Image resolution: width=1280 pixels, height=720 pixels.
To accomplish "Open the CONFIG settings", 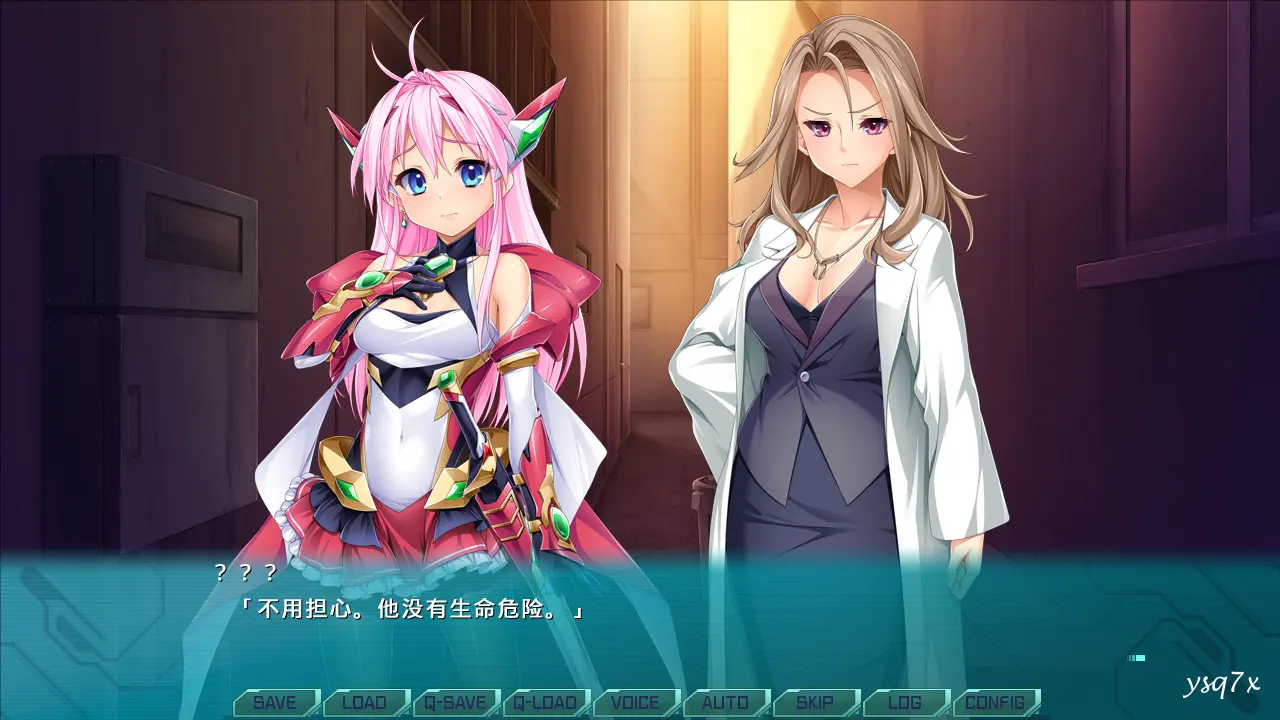I will pos(995,702).
